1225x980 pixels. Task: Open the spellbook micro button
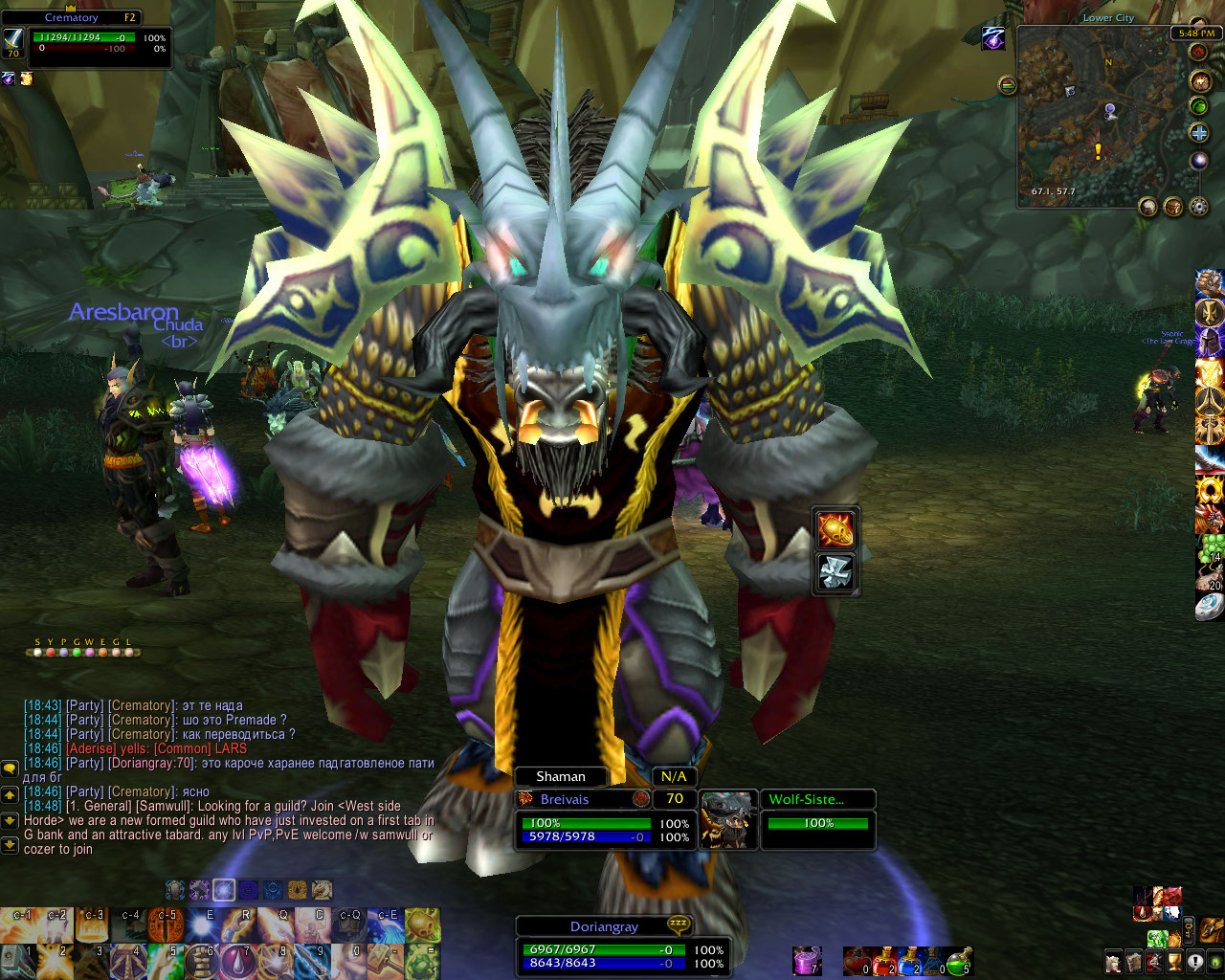pyautogui.click(x=1134, y=961)
